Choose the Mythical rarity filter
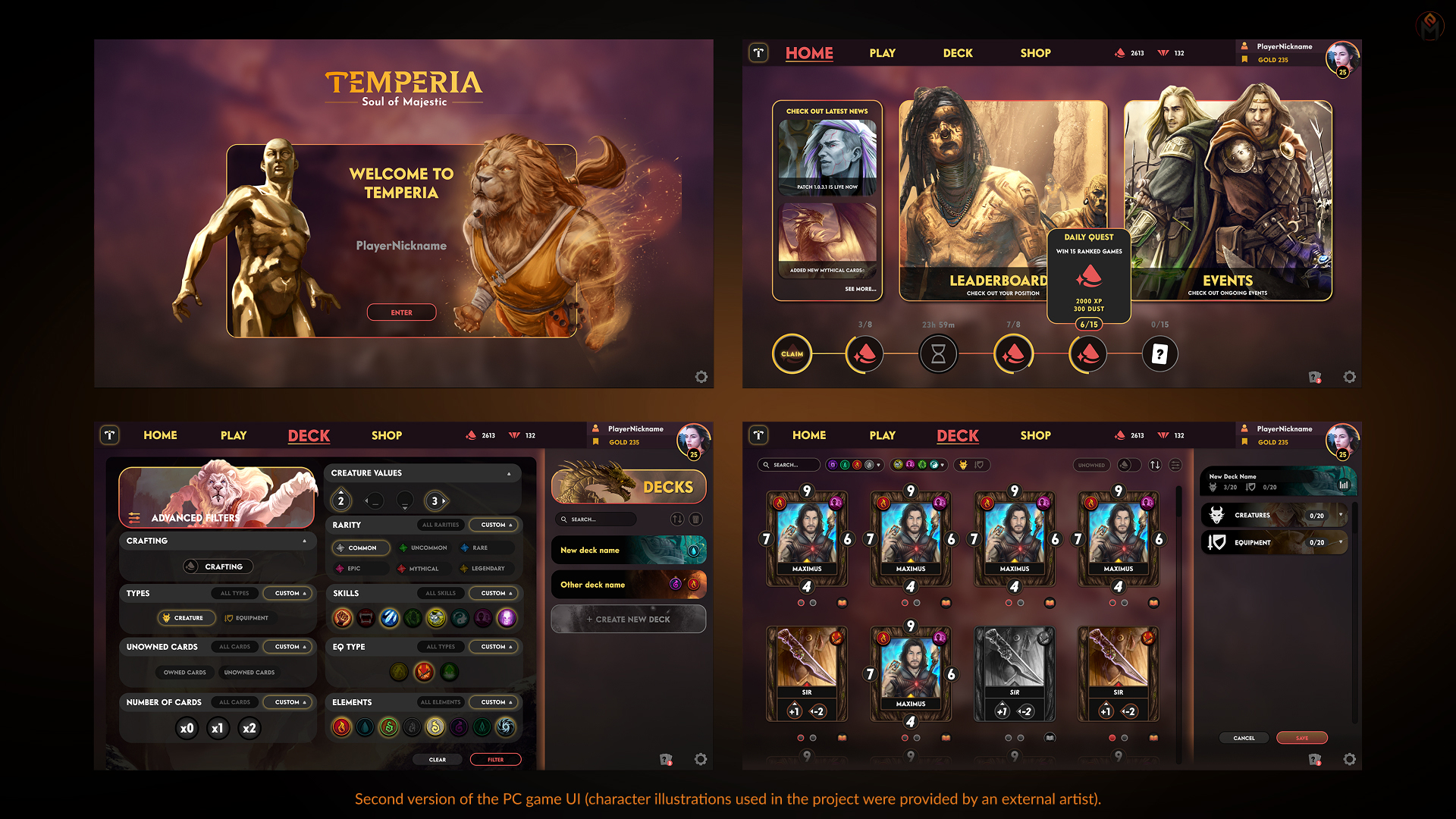The height and width of the screenshot is (819, 1456). pos(422,568)
